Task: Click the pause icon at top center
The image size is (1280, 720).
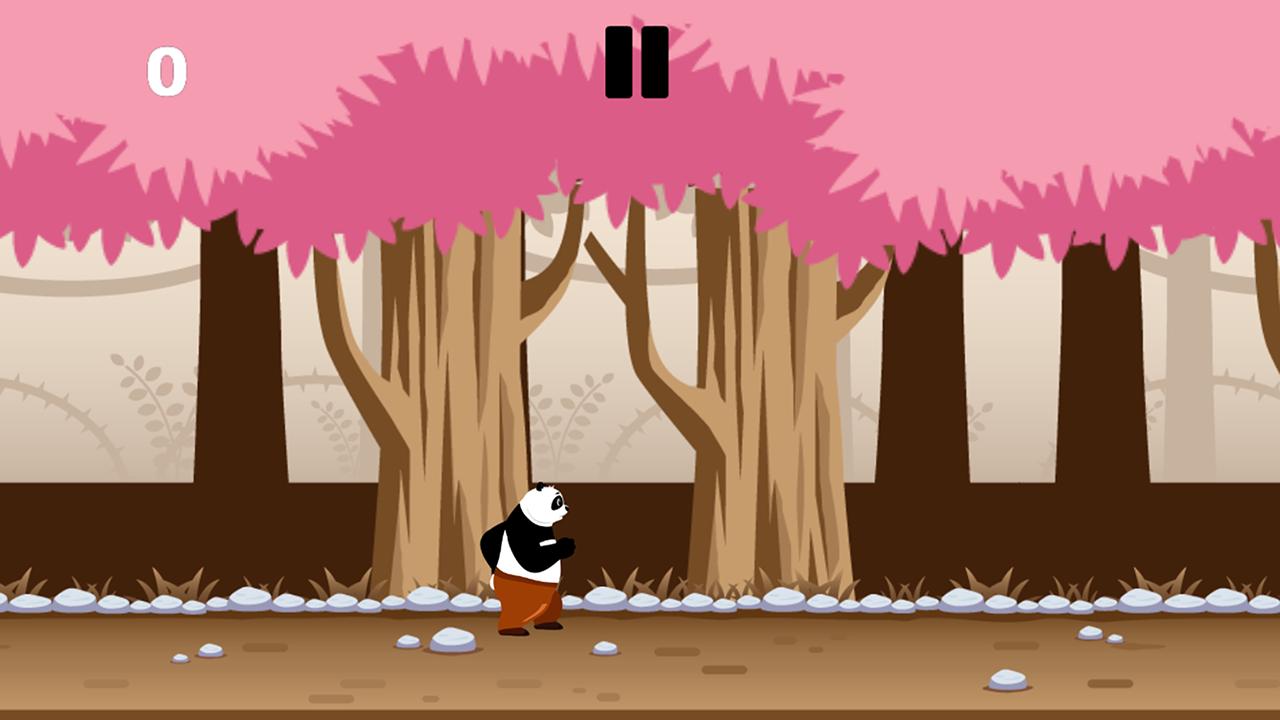Action: pyautogui.click(x=637, y=62)
